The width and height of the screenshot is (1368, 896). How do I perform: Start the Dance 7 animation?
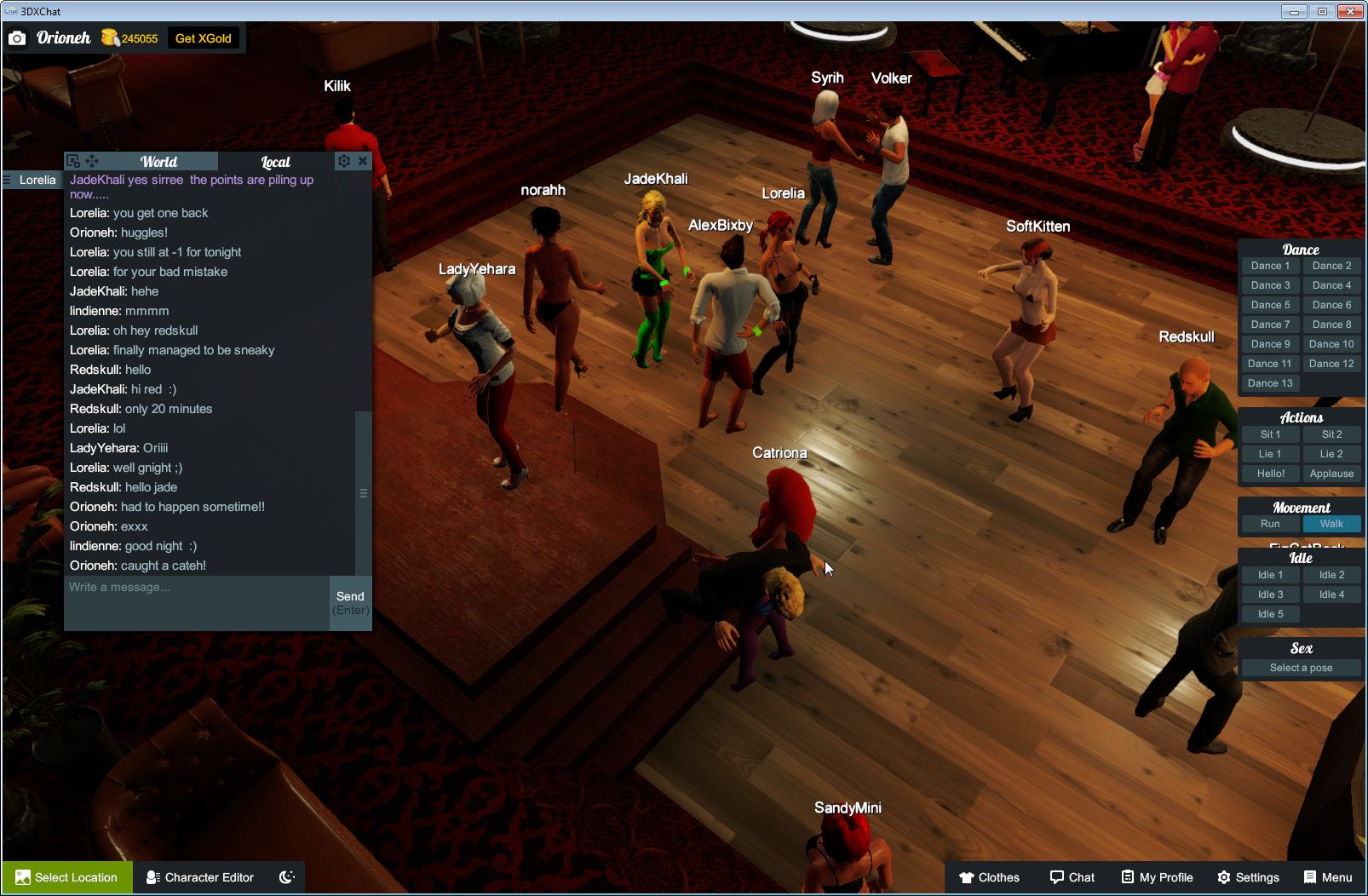click(x=1270, y=324)
